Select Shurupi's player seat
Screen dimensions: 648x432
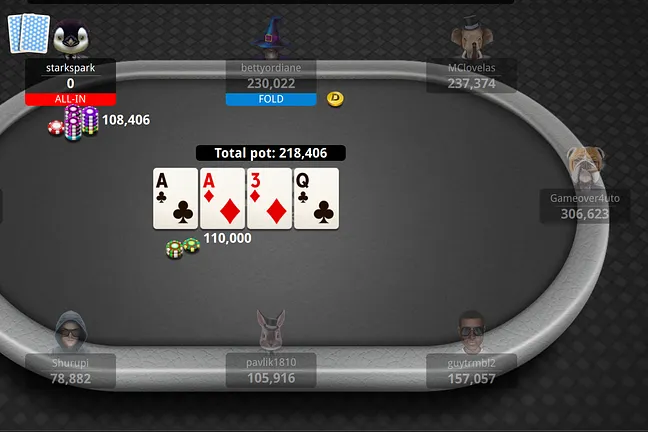tap(70, 369)
